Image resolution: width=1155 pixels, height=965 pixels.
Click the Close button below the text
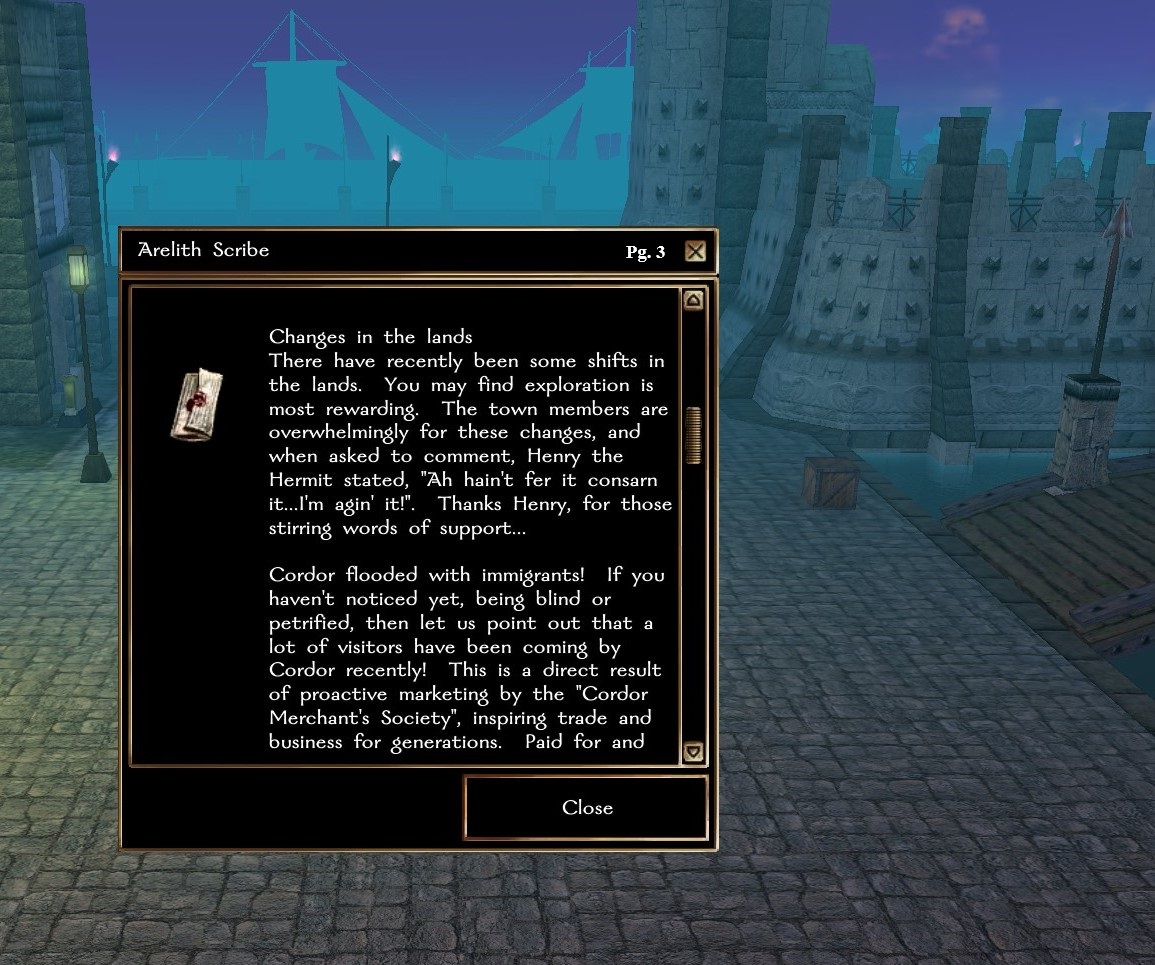click(x=586, y=808)
